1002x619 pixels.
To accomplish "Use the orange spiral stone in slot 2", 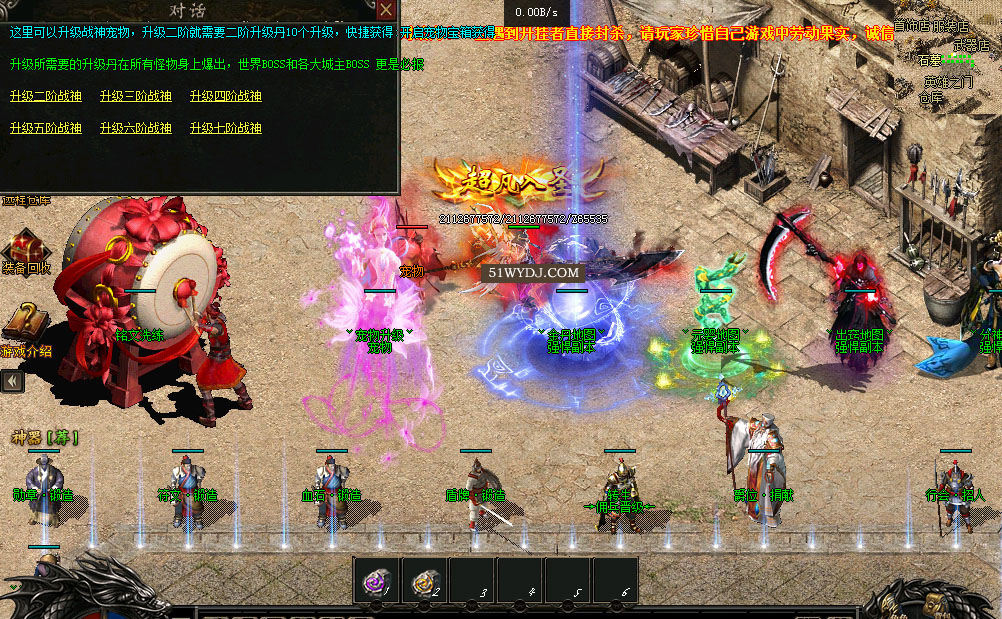I will (x=425, y=579).
